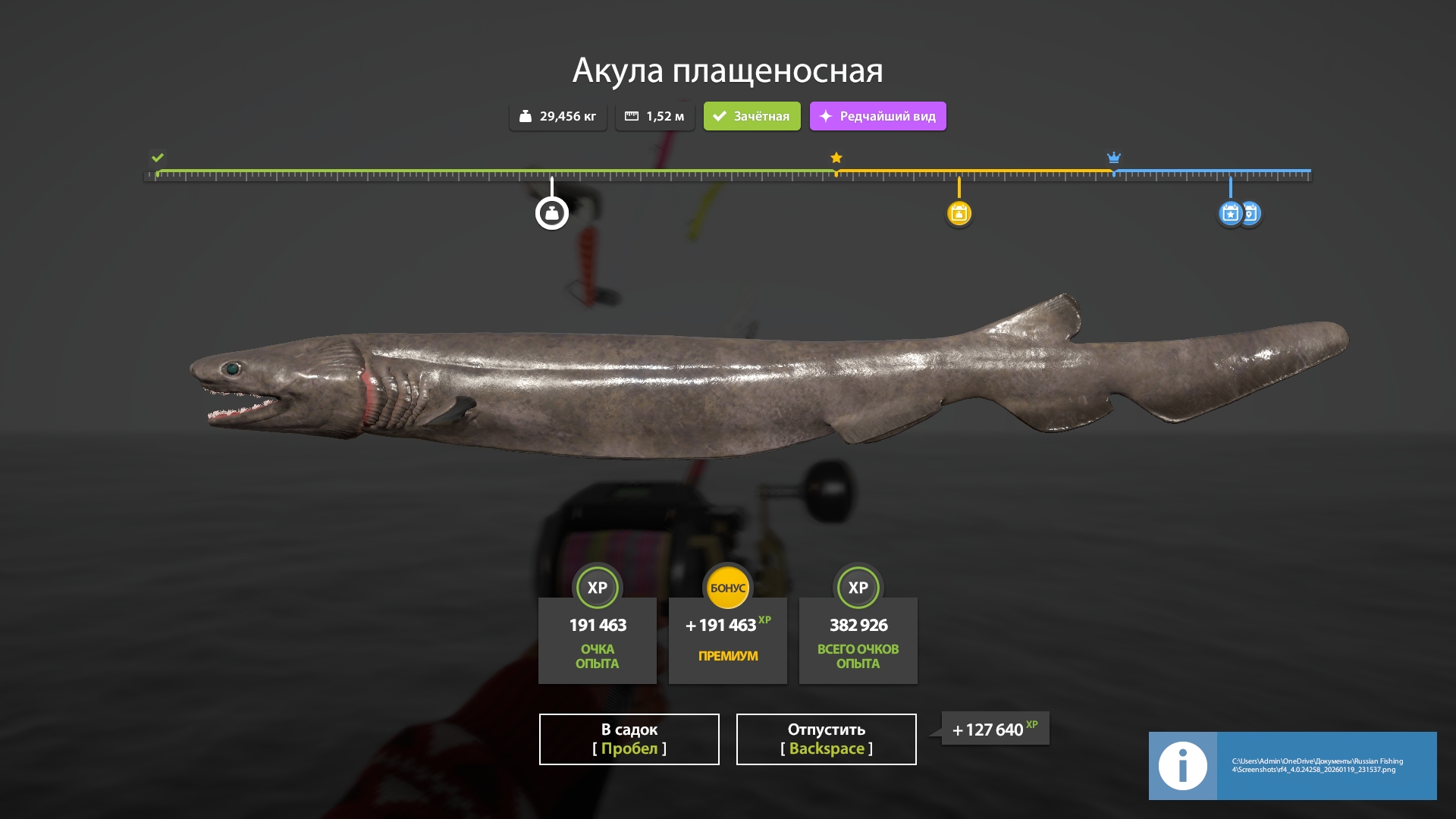
Task: Click the white weight marker on the scale
Action: point(552,213)
